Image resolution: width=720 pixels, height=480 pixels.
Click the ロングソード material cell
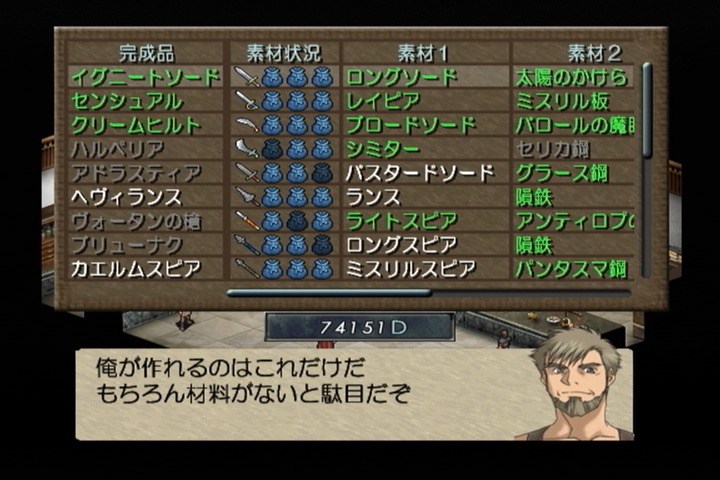pyautogui.click(x=401, y=77)
